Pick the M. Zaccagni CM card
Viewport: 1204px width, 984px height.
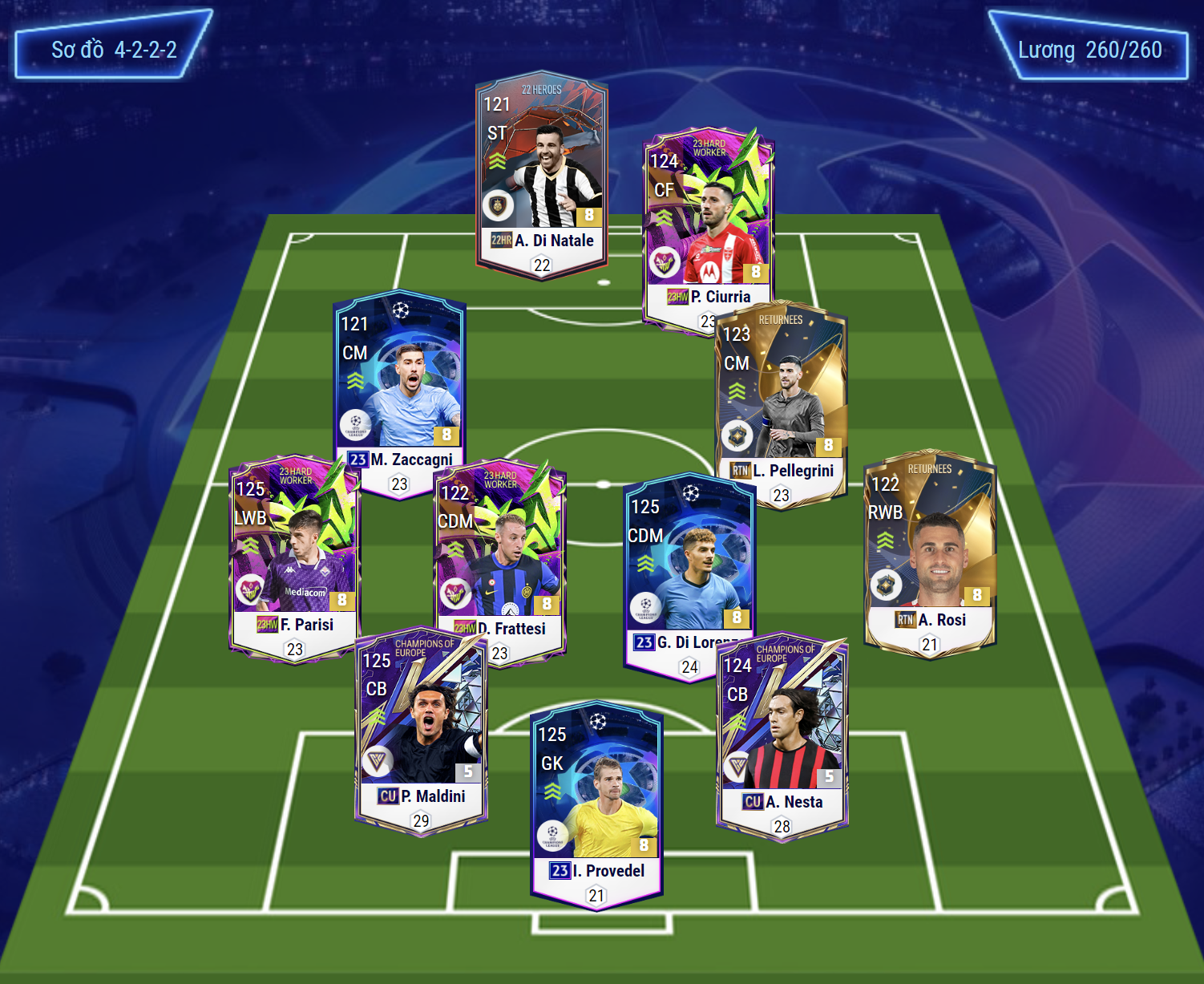pyautogui.click(x=399, y=385)
